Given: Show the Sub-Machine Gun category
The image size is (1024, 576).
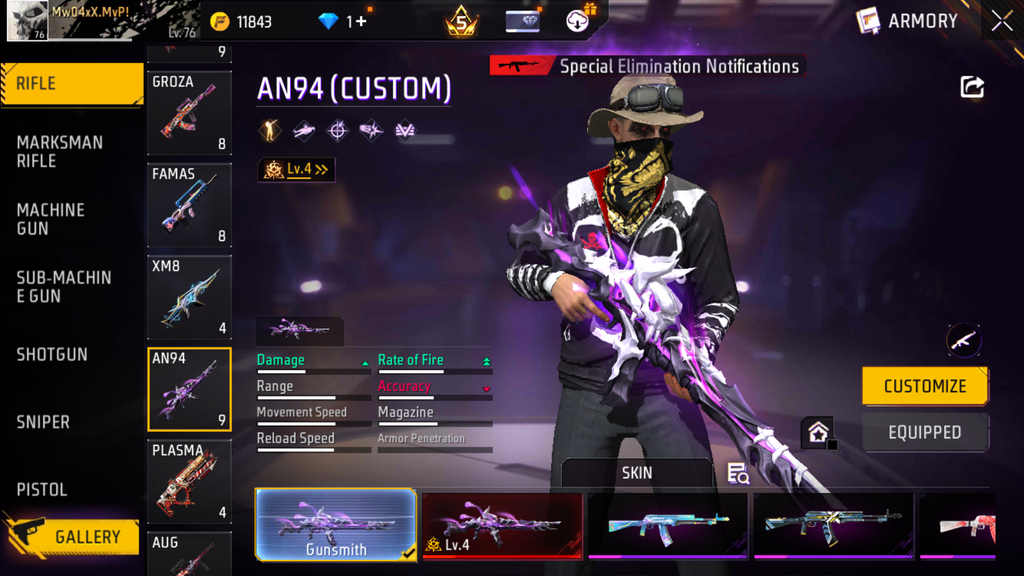Looking at the screenshot, I should (62, 286).
